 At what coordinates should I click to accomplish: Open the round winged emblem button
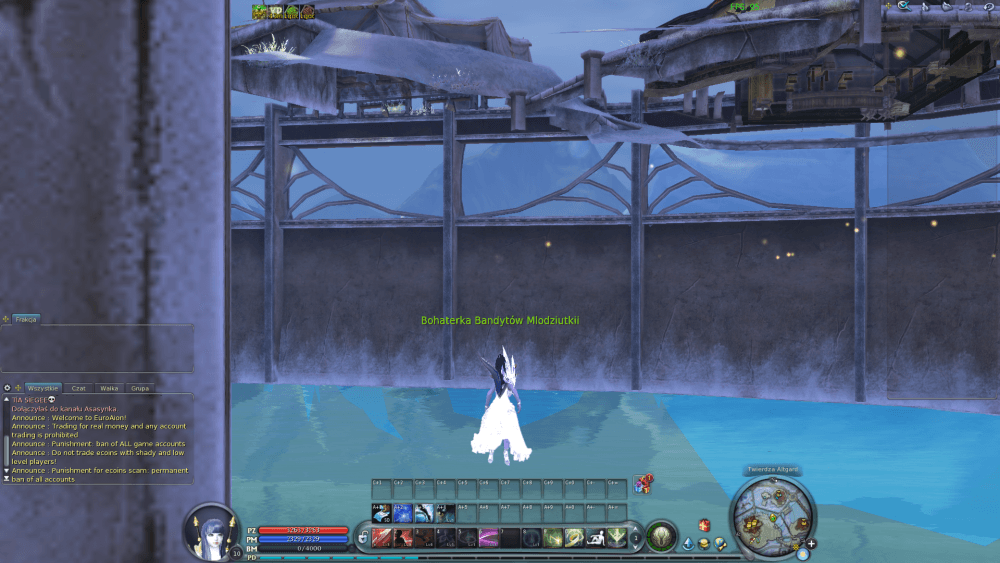pos(660,537)
